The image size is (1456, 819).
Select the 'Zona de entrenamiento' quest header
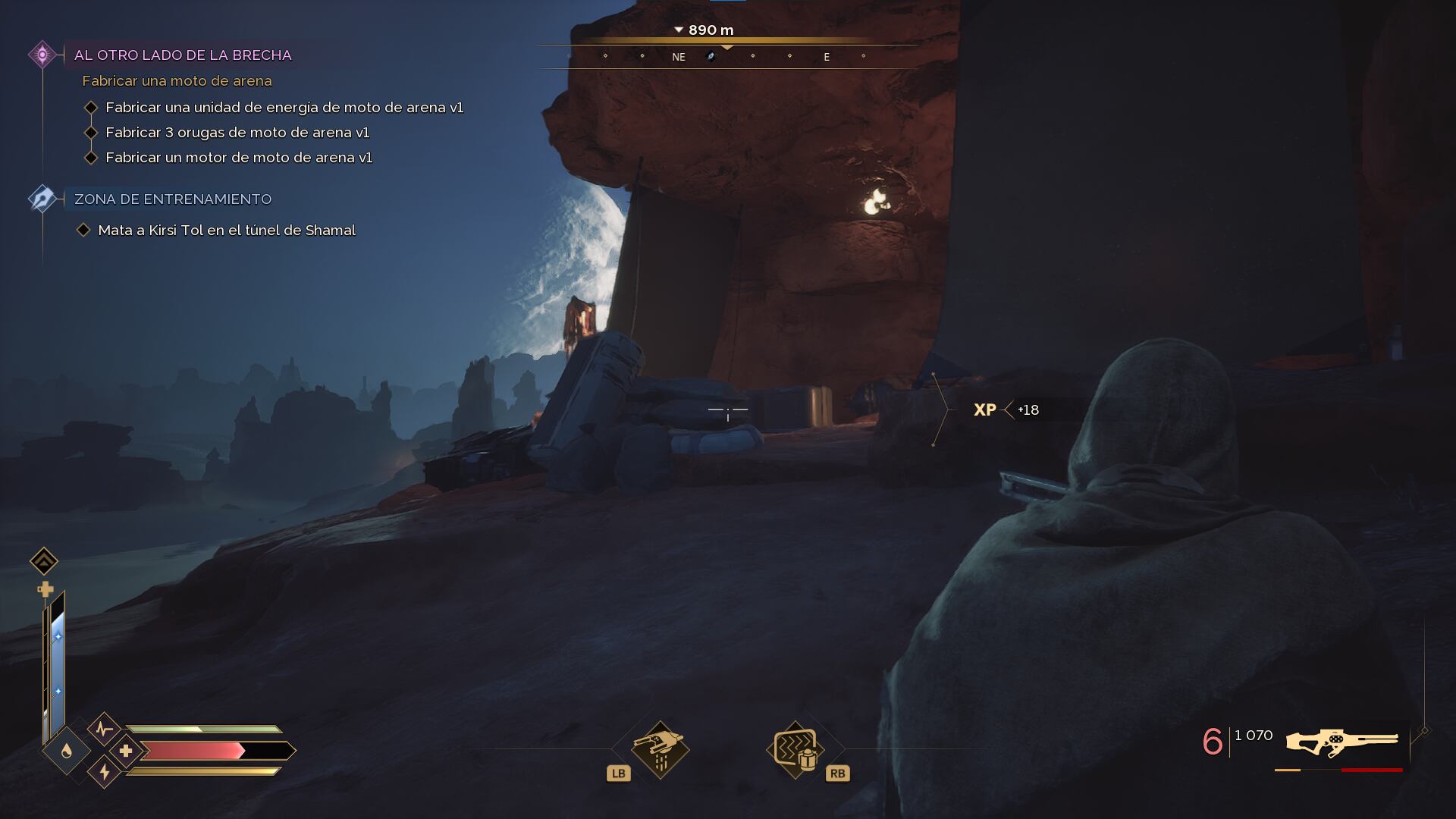click(173, 199)
